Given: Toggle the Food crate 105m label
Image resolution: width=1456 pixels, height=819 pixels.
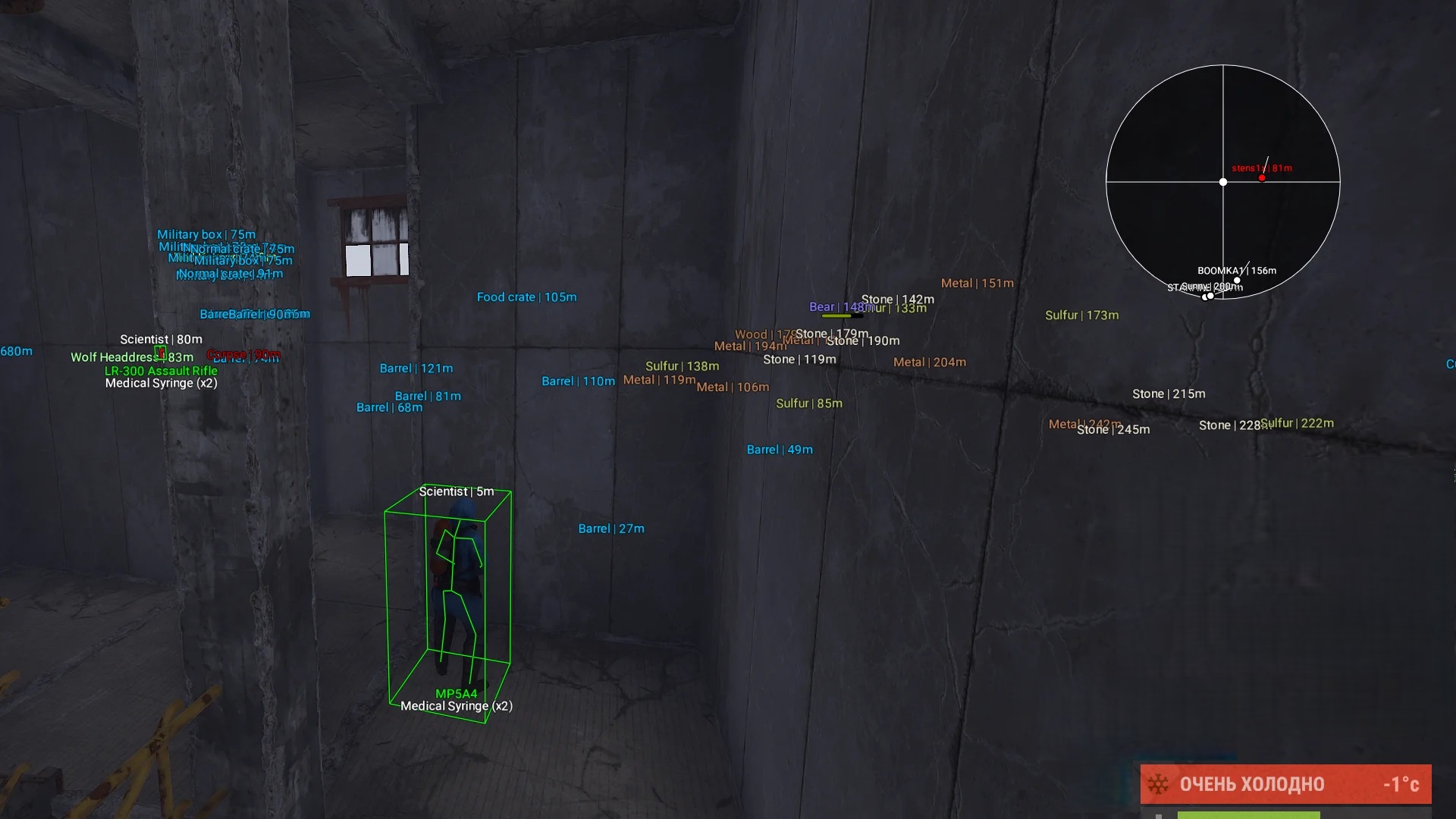Looking at the screenshot, I should click(x=526, y=297).
